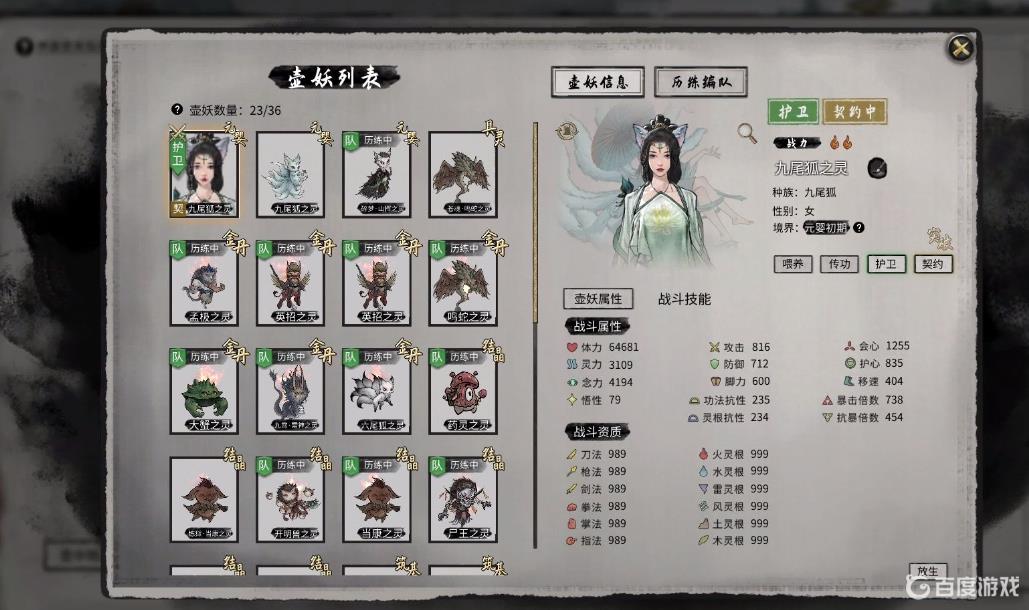Pick the 大蟹之灵 green crab card
Viewport: 1029px width, 610px height.
pyautogui.click(x=204, y=392)
